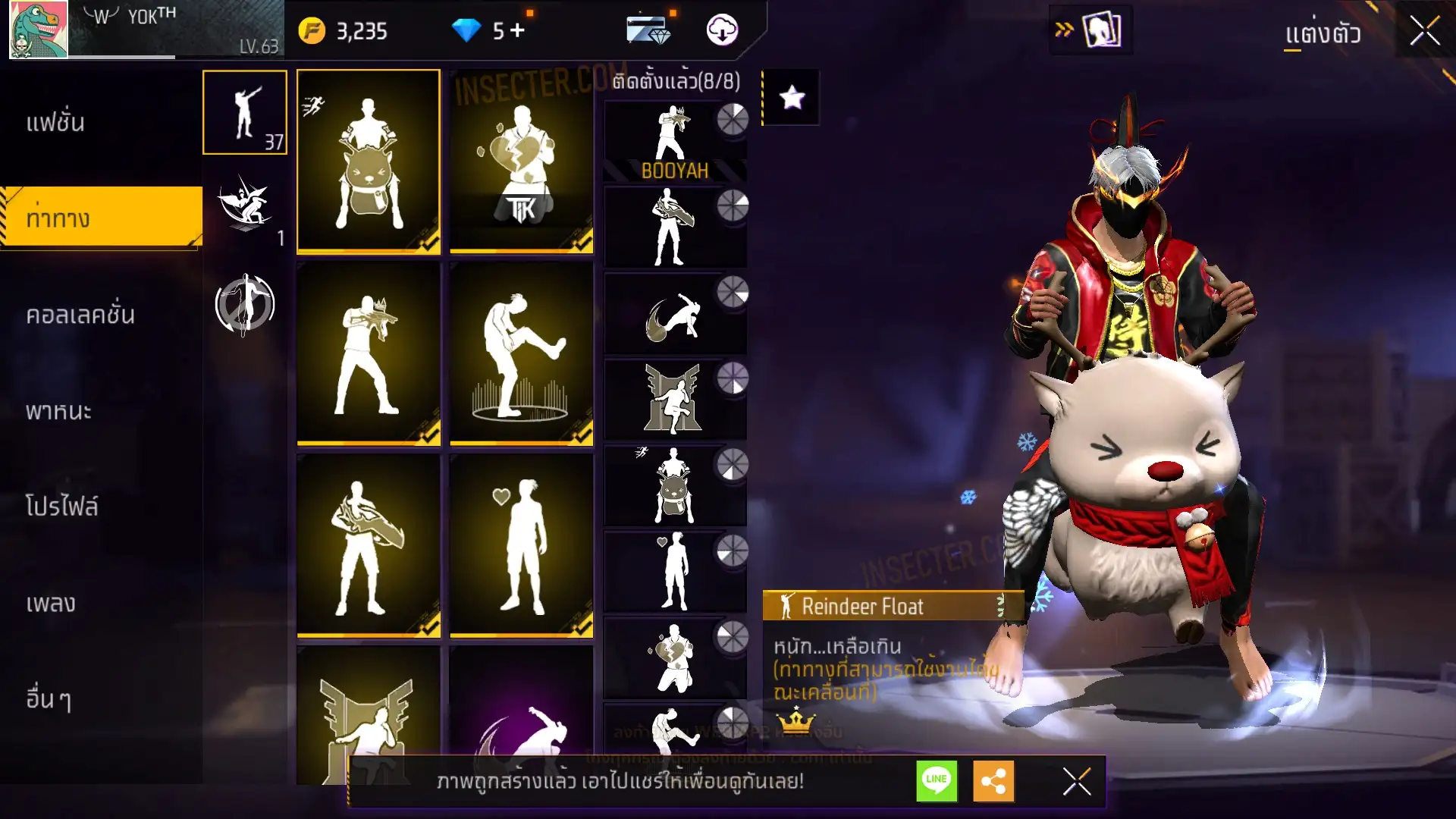Close the แต่งตัว dressing screen
This screenshot has height=819, width=1456.
click(1424, 31)
